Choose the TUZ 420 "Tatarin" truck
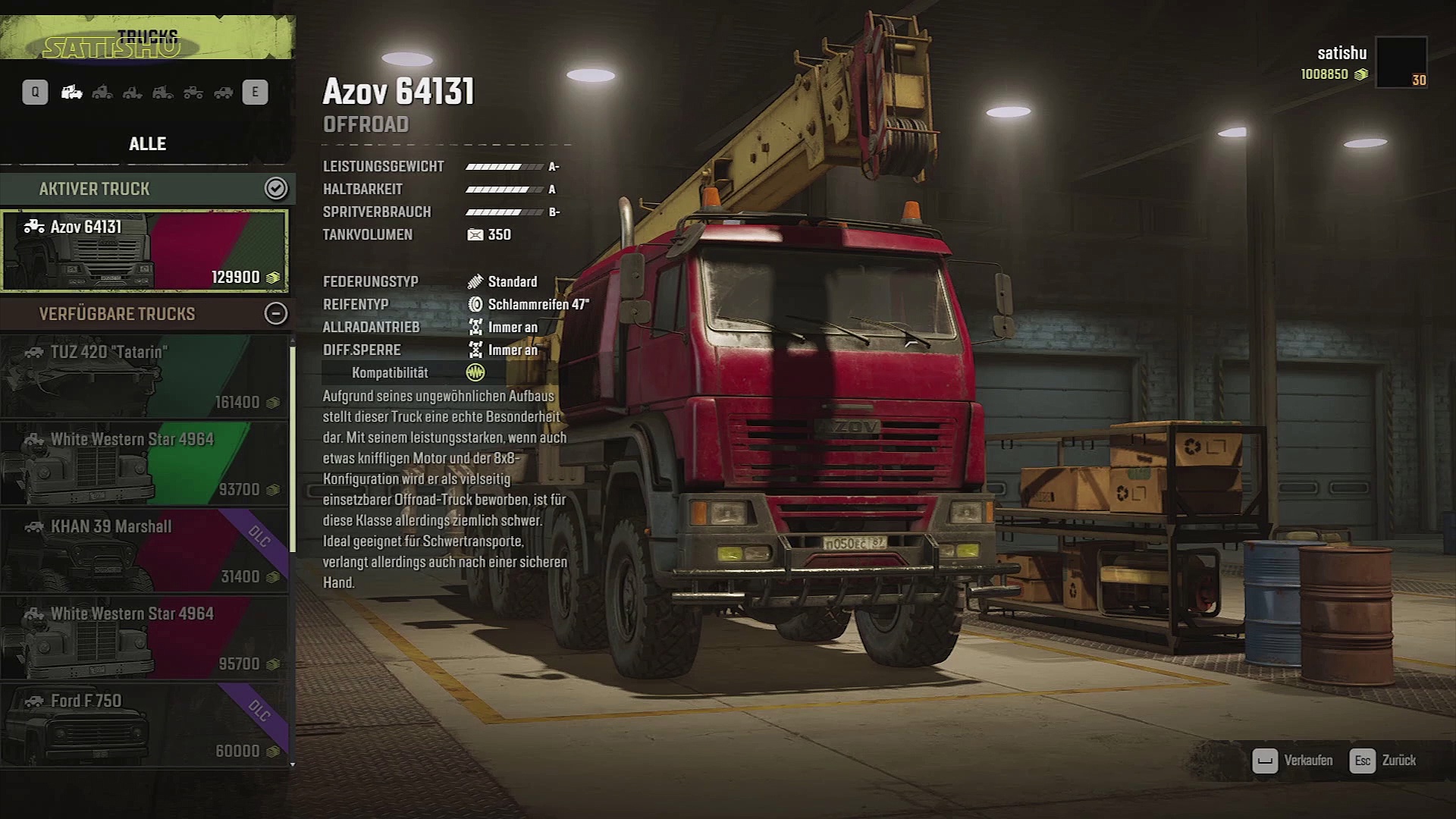This screenshot has height=819, width=1456. [144, 376]
